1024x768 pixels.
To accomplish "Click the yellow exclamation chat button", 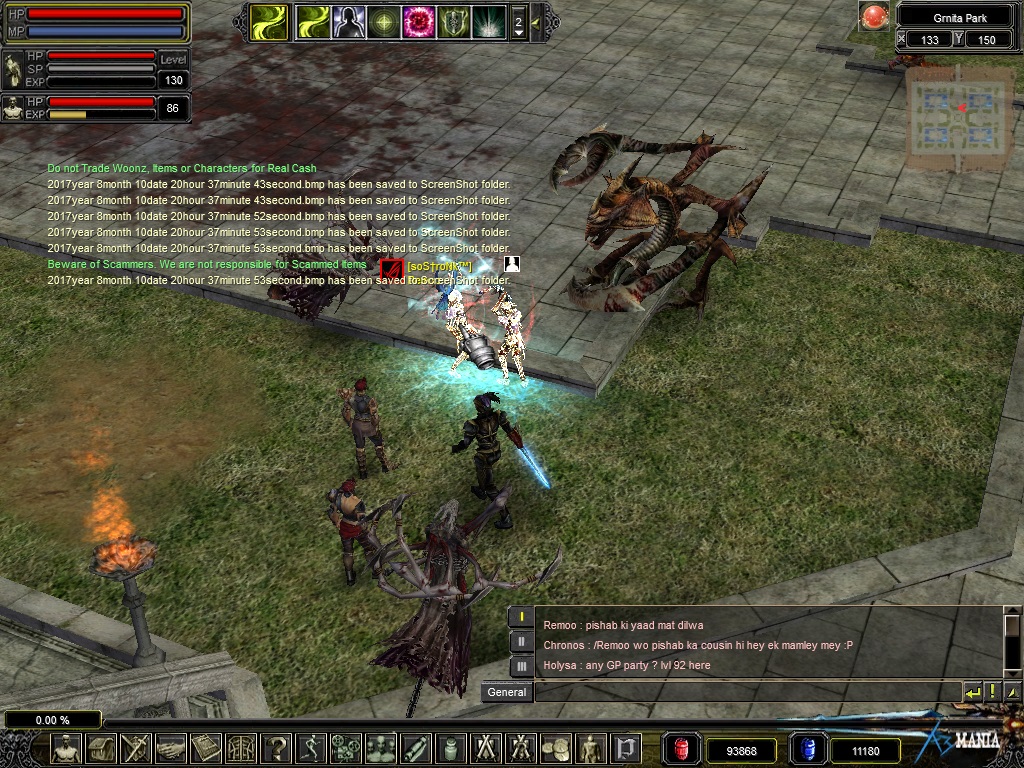I will pyautogui.click(x=992, y=692).
